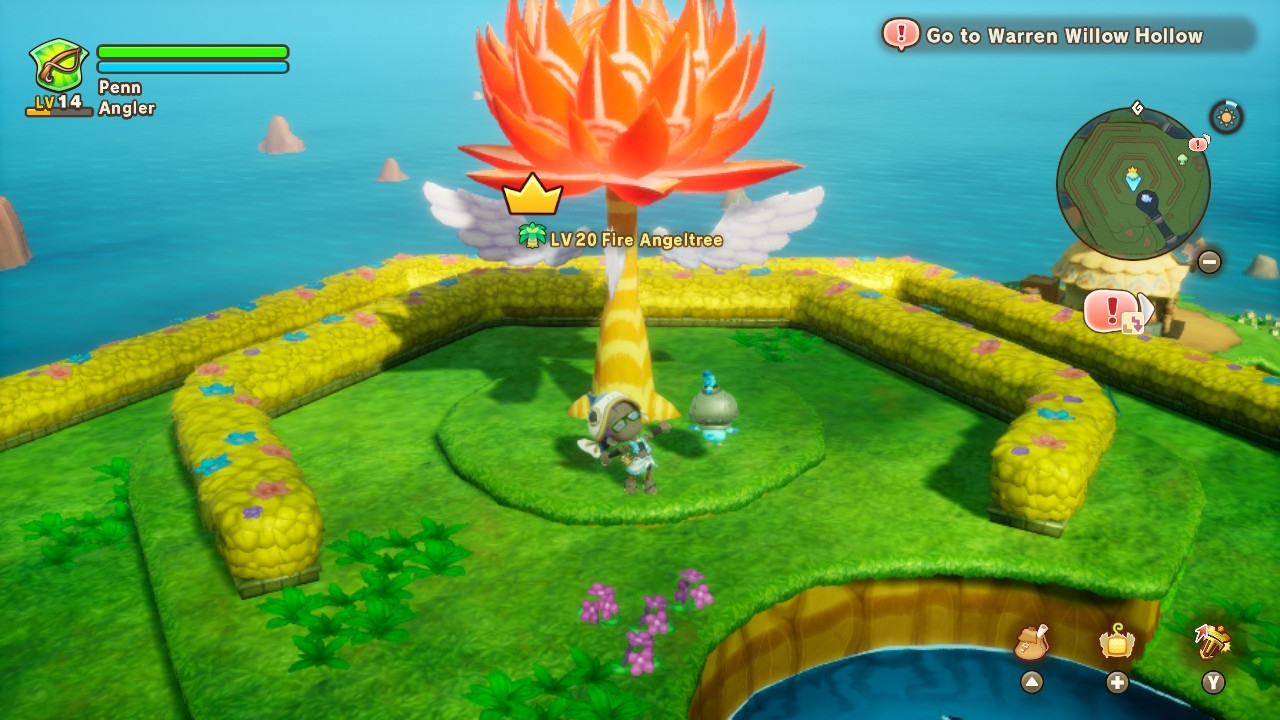Click the red exclamation quest direction marker

coord(1110,310)
